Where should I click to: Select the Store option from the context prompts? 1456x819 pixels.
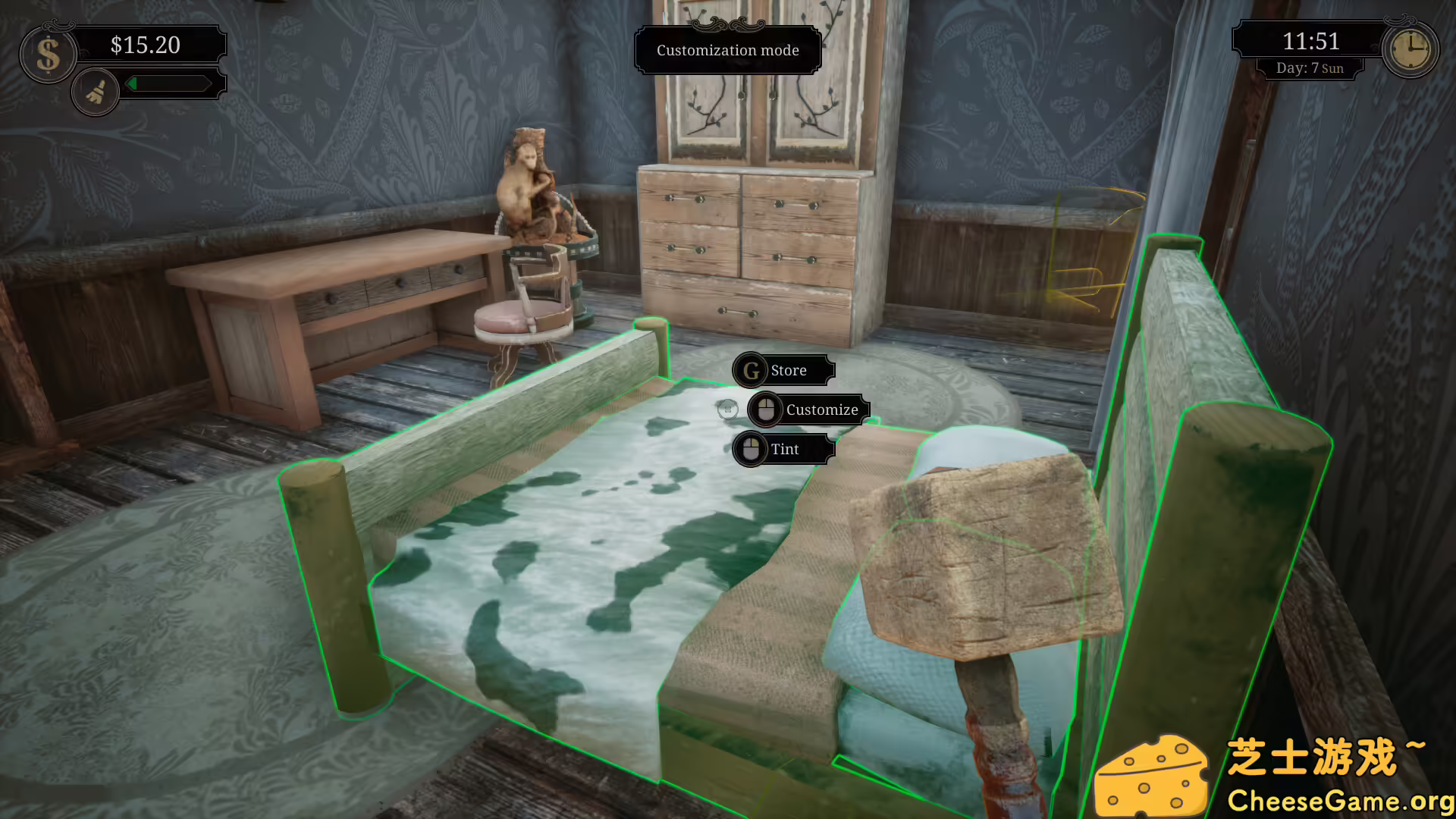tap(789, 371)
